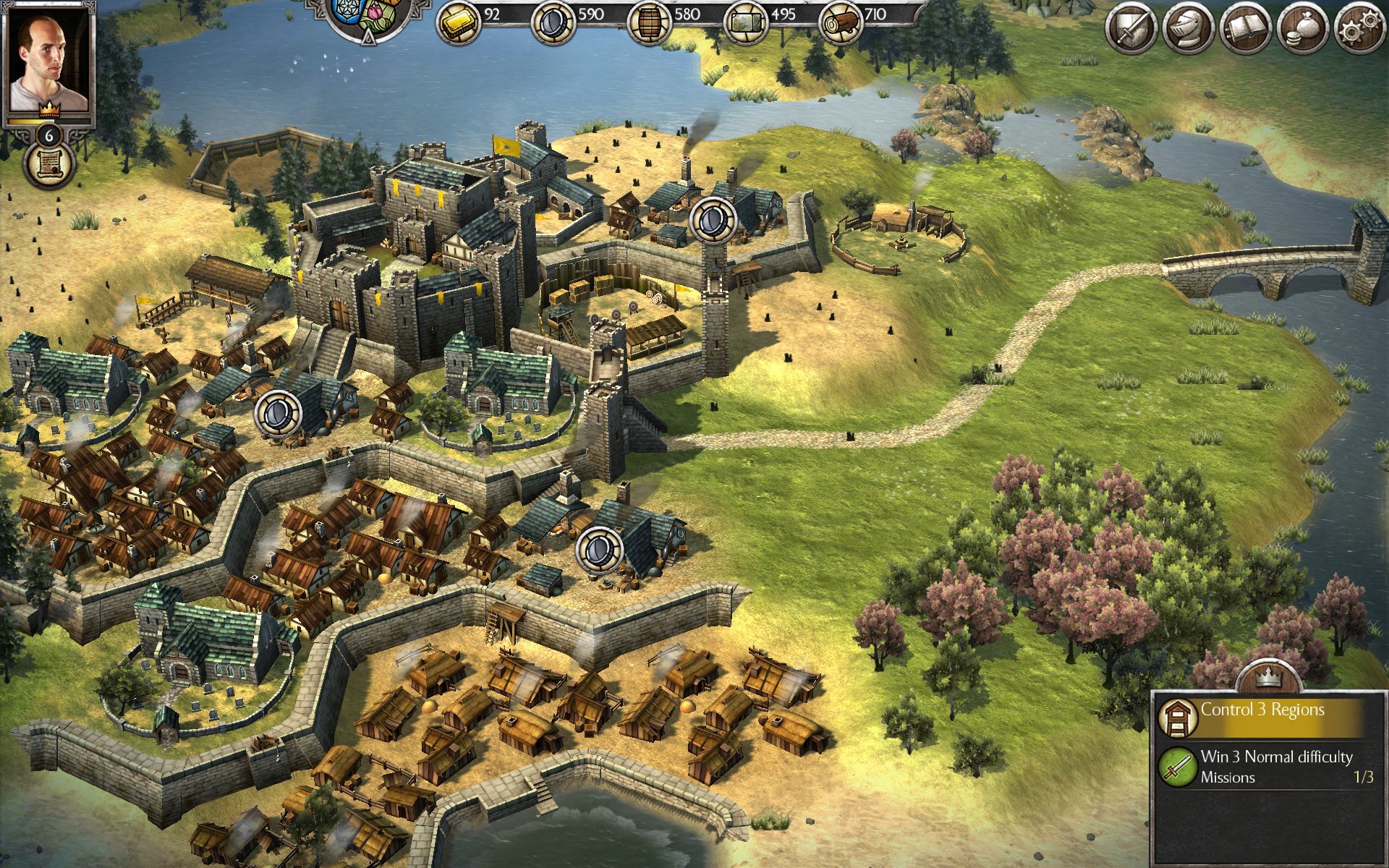Collect the coin at the blacksmith building
Screen dimensions: 1389x868
(x=598, y=550)
